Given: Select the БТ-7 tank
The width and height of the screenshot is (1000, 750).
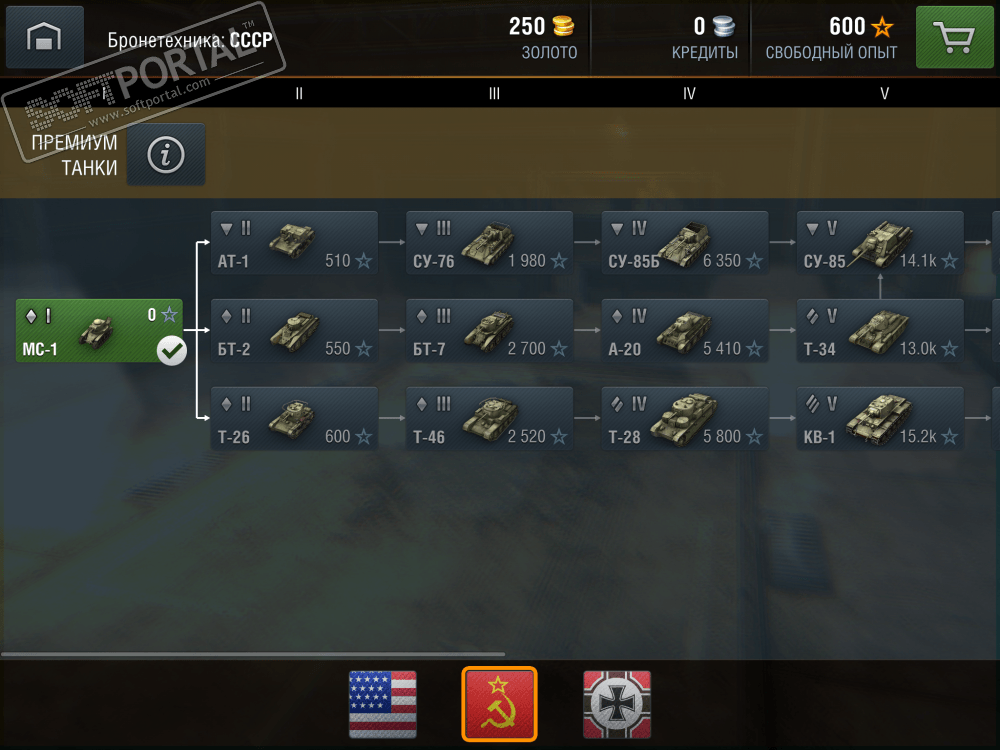Looking at the screenshot, I should coord(489,331).
